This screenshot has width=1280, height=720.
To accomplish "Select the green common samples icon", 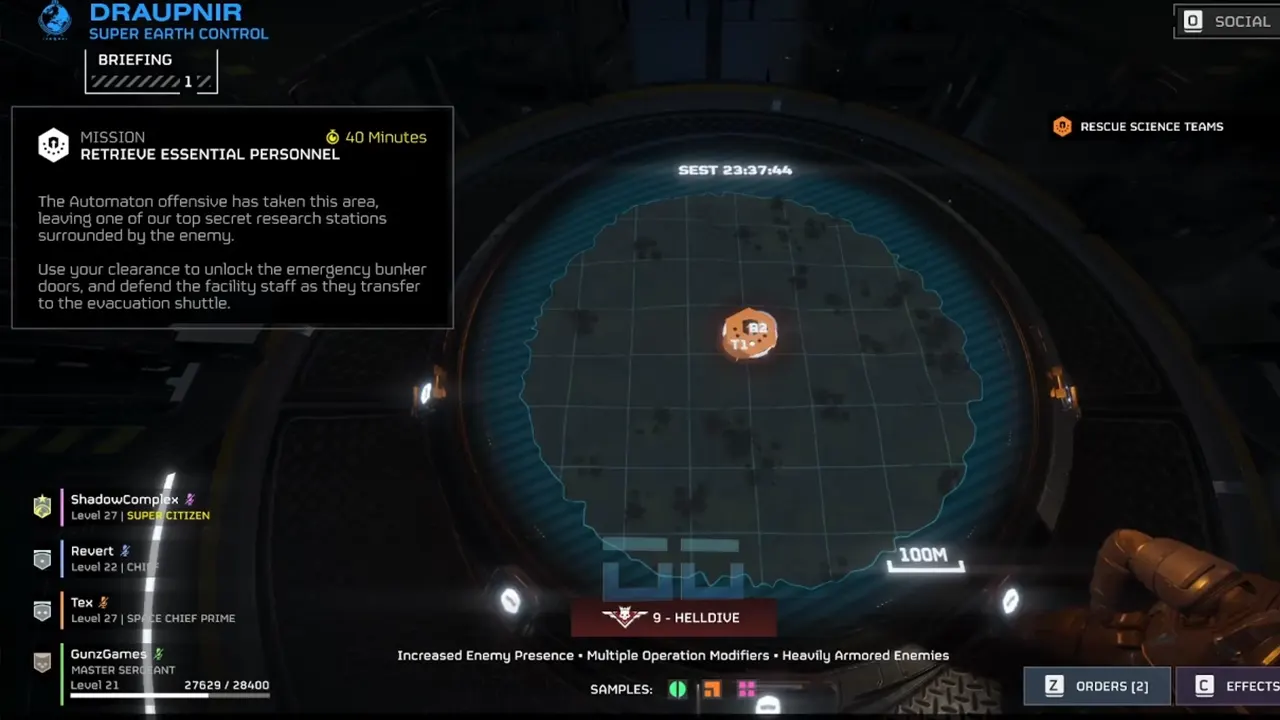I will (x=677, y=689).
